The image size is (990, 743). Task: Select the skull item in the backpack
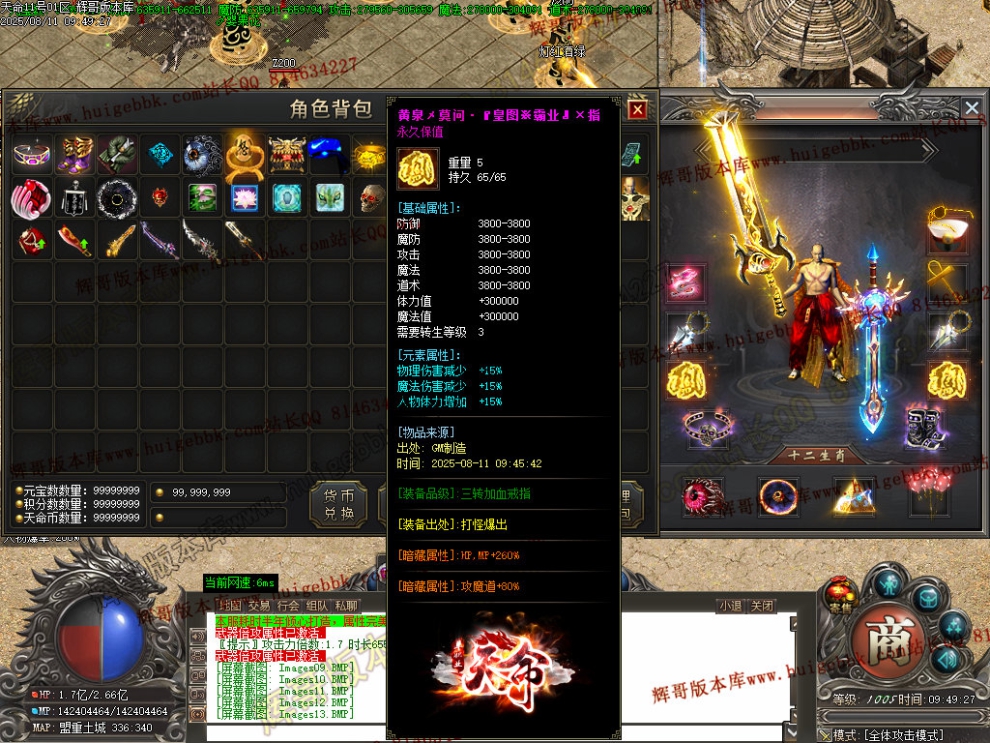[x=372, y=198]
